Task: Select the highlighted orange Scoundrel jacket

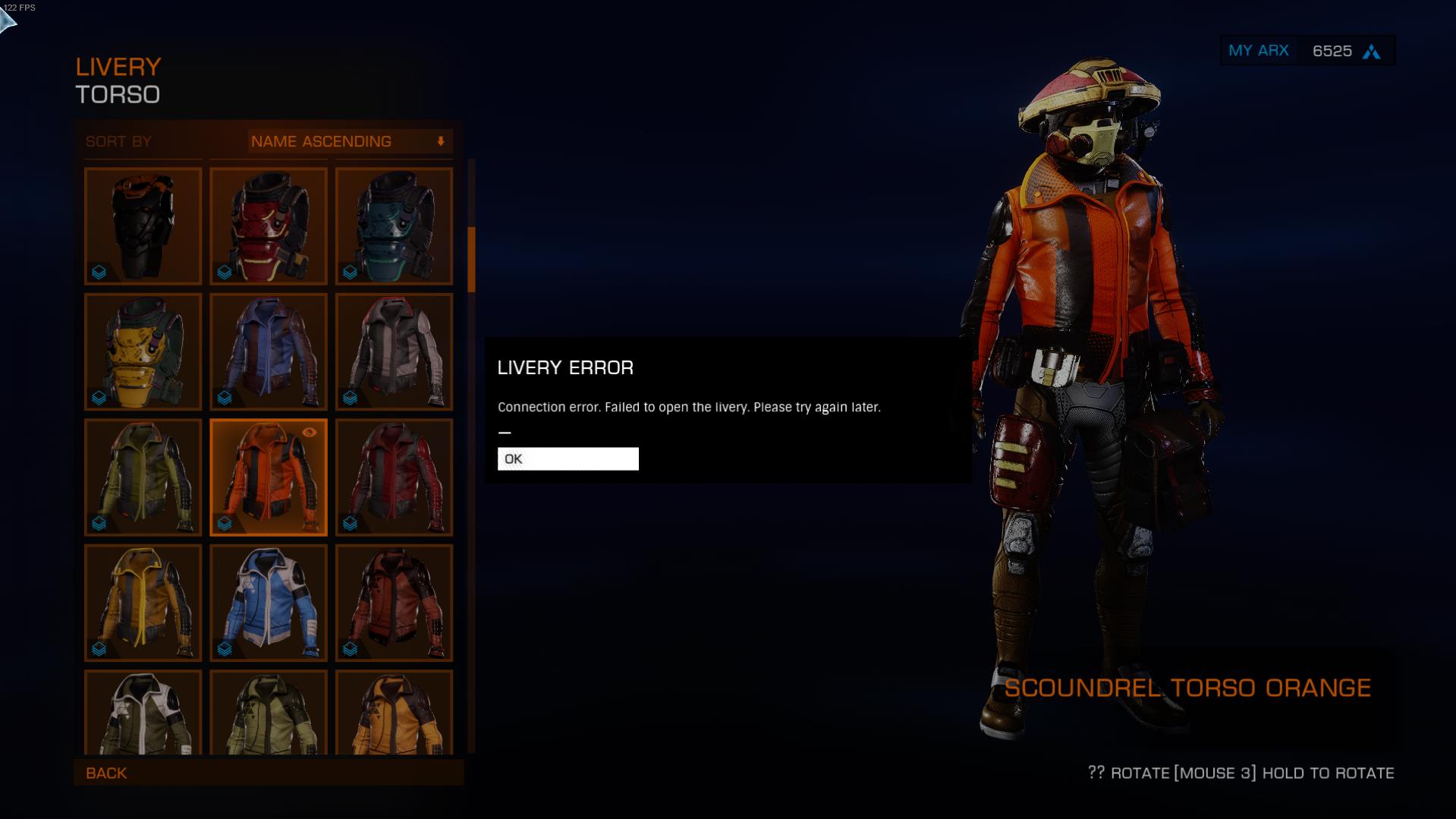Action: [269, 477]
